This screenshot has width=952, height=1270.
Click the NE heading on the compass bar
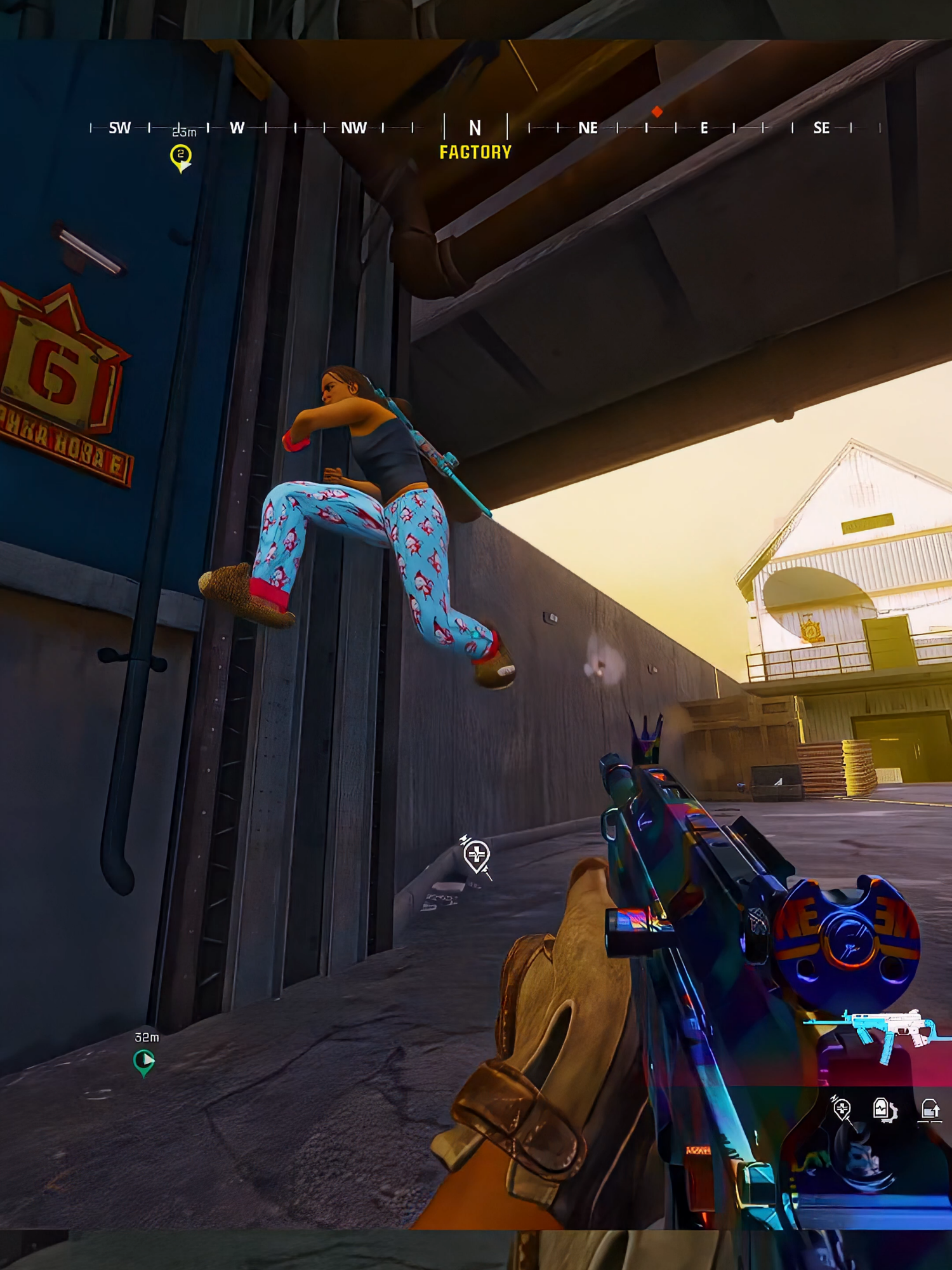[x=589, y=129]
